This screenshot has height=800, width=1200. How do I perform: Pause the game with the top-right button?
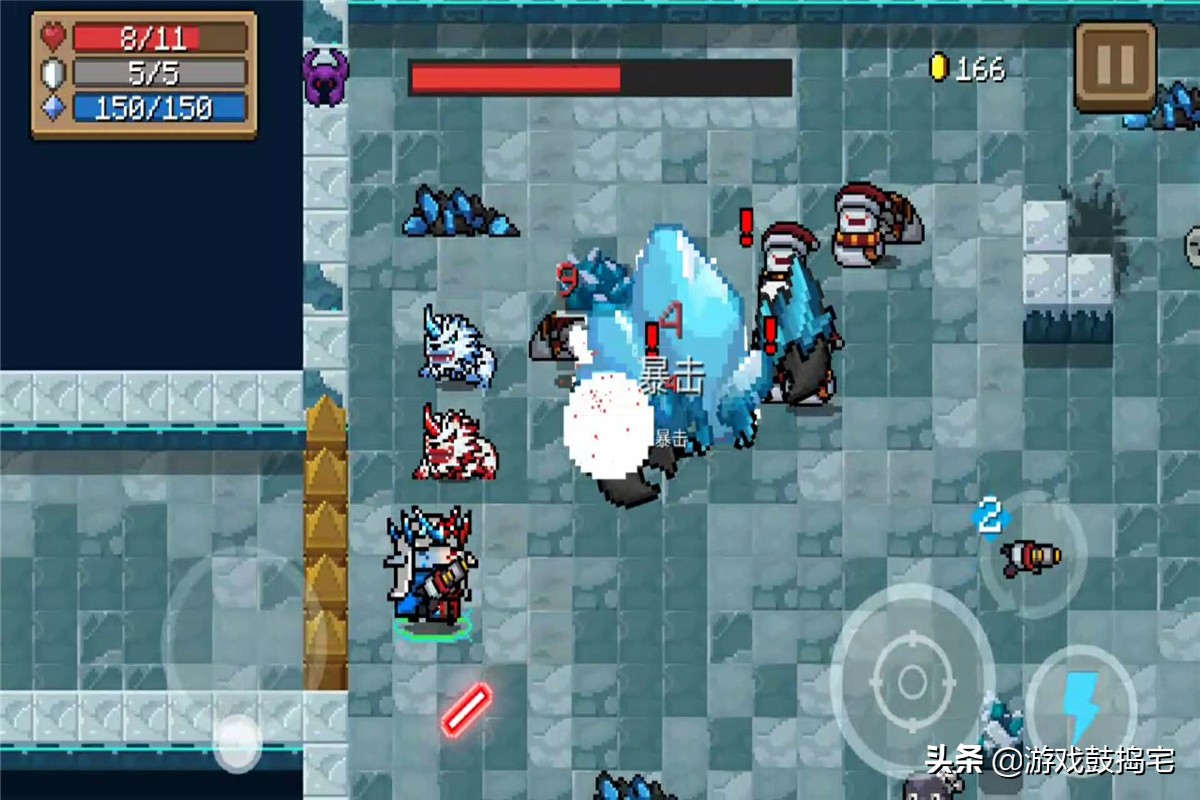(x=1115, y=65)
